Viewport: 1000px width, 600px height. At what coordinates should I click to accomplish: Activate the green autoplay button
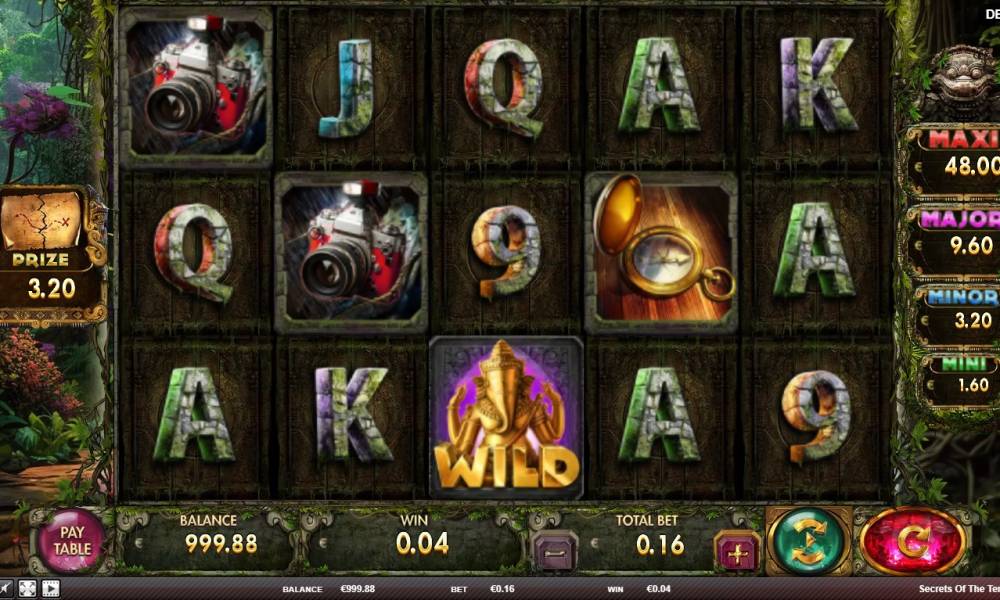point(808,541)
